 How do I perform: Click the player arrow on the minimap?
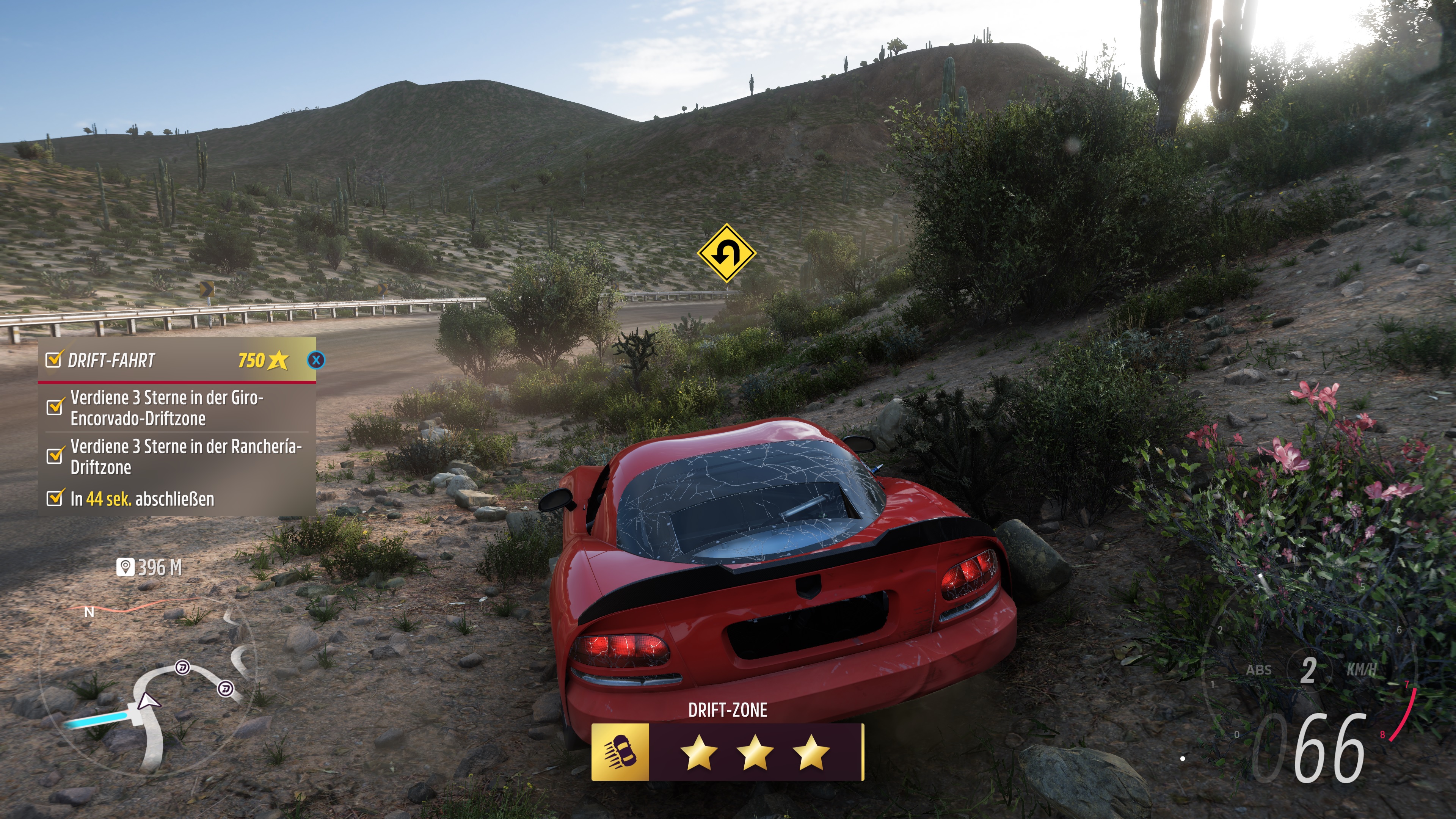(148, 701)
